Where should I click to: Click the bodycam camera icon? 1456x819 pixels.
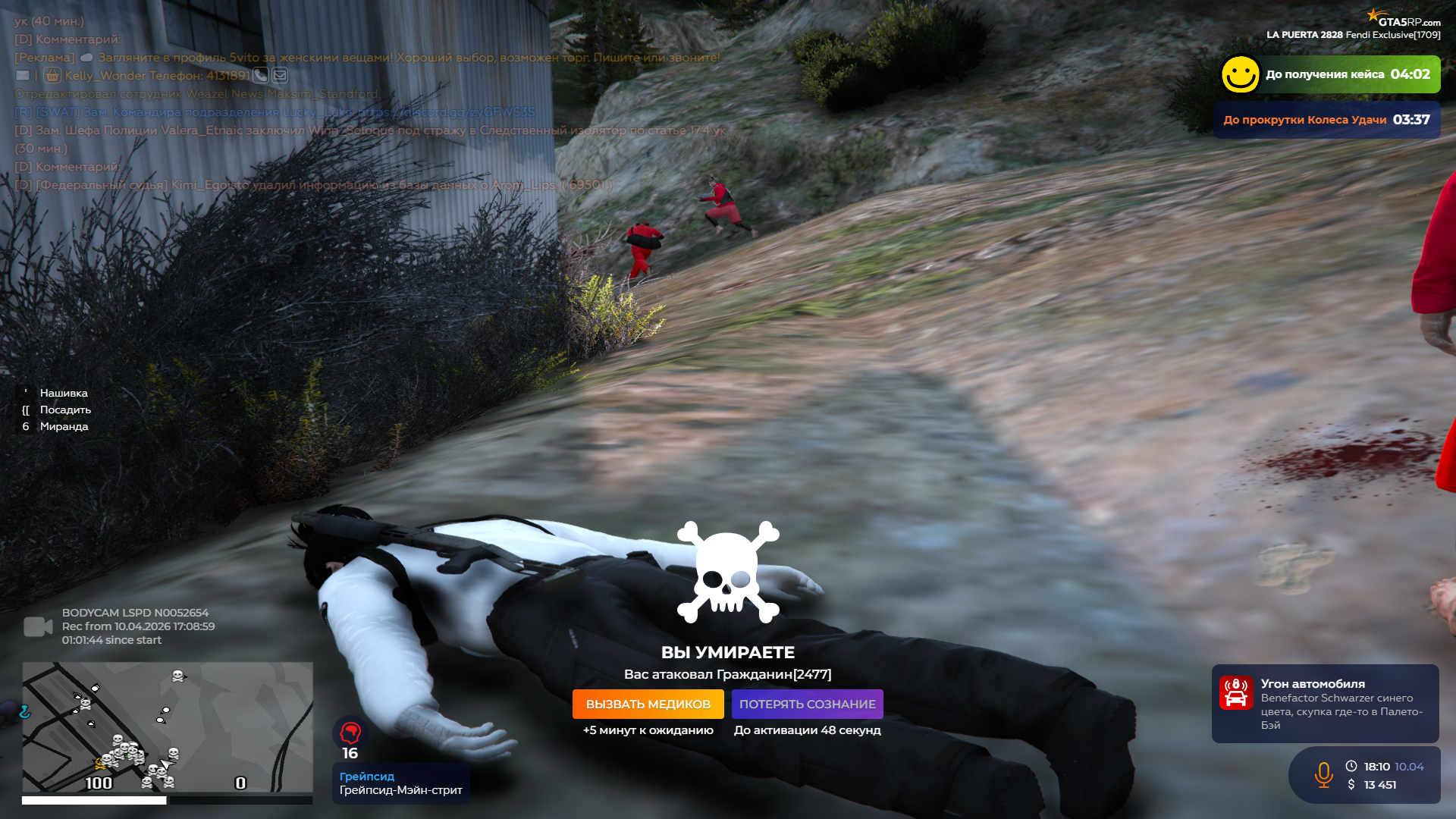pyautogui.click(x=38, y=626)
